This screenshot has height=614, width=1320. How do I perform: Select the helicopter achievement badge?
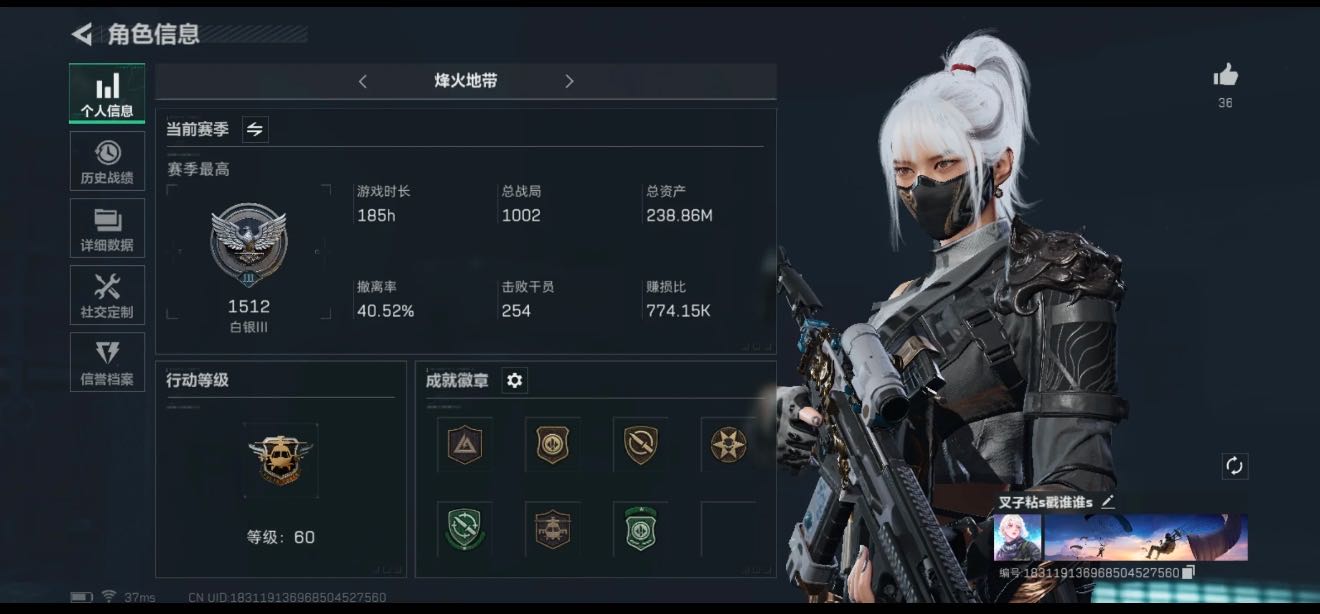pyautogui.click(x=553, y=527)
